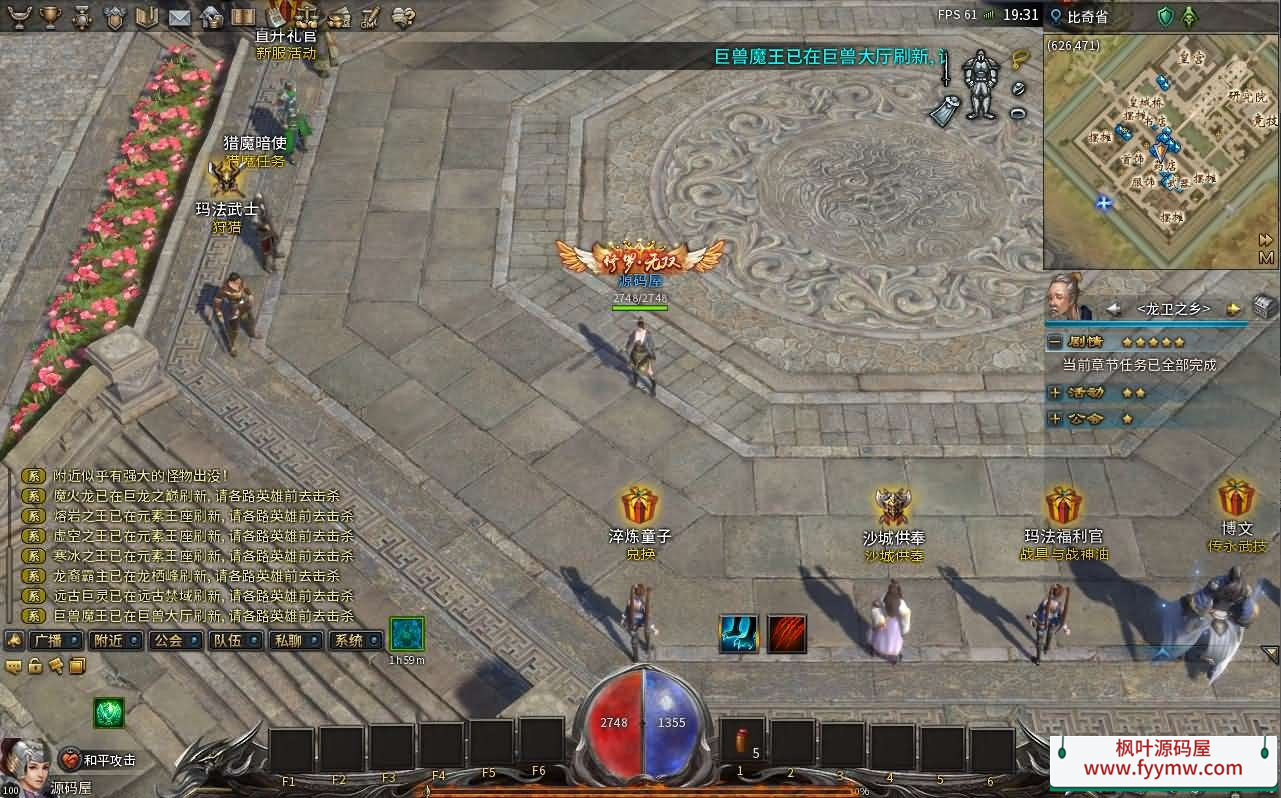Open the mail envelope icon
The height and width of the screenshot is (798, 1281).
[179, 17]
